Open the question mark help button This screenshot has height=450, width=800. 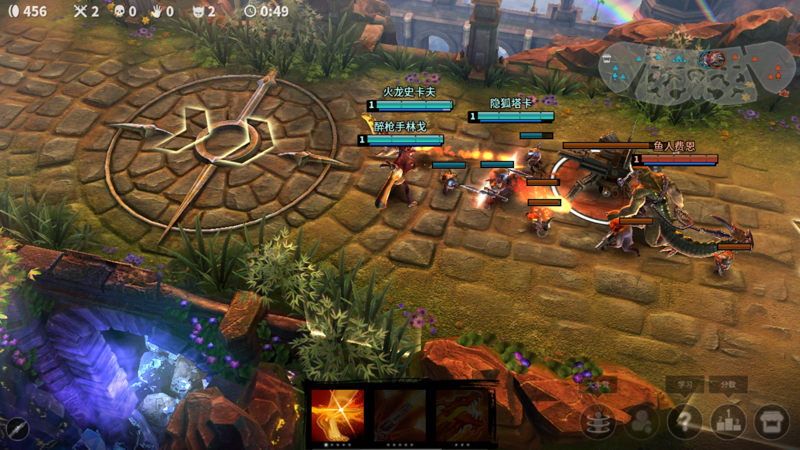point(684,422)
